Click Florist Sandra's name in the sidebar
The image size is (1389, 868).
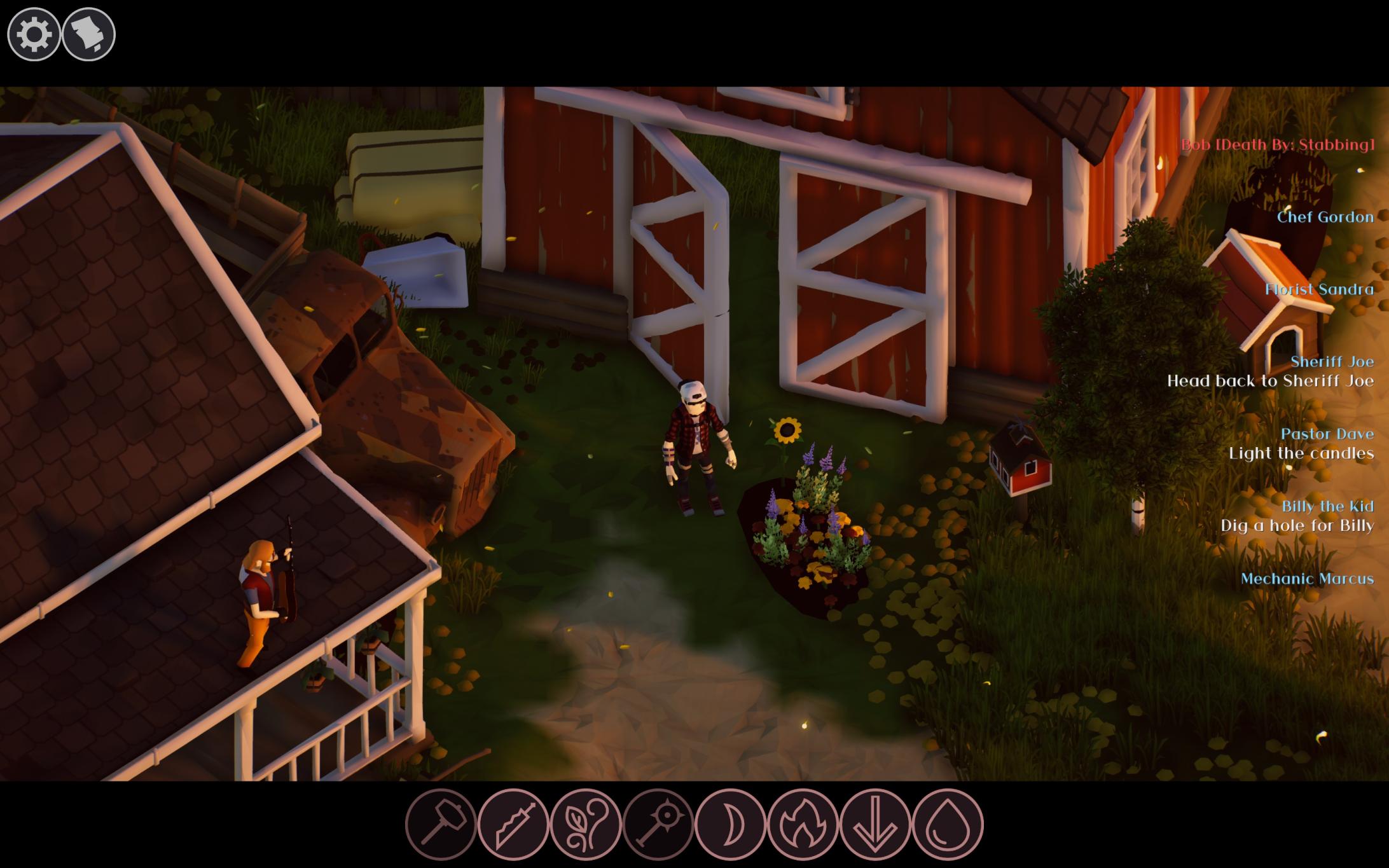(1322, 289)
